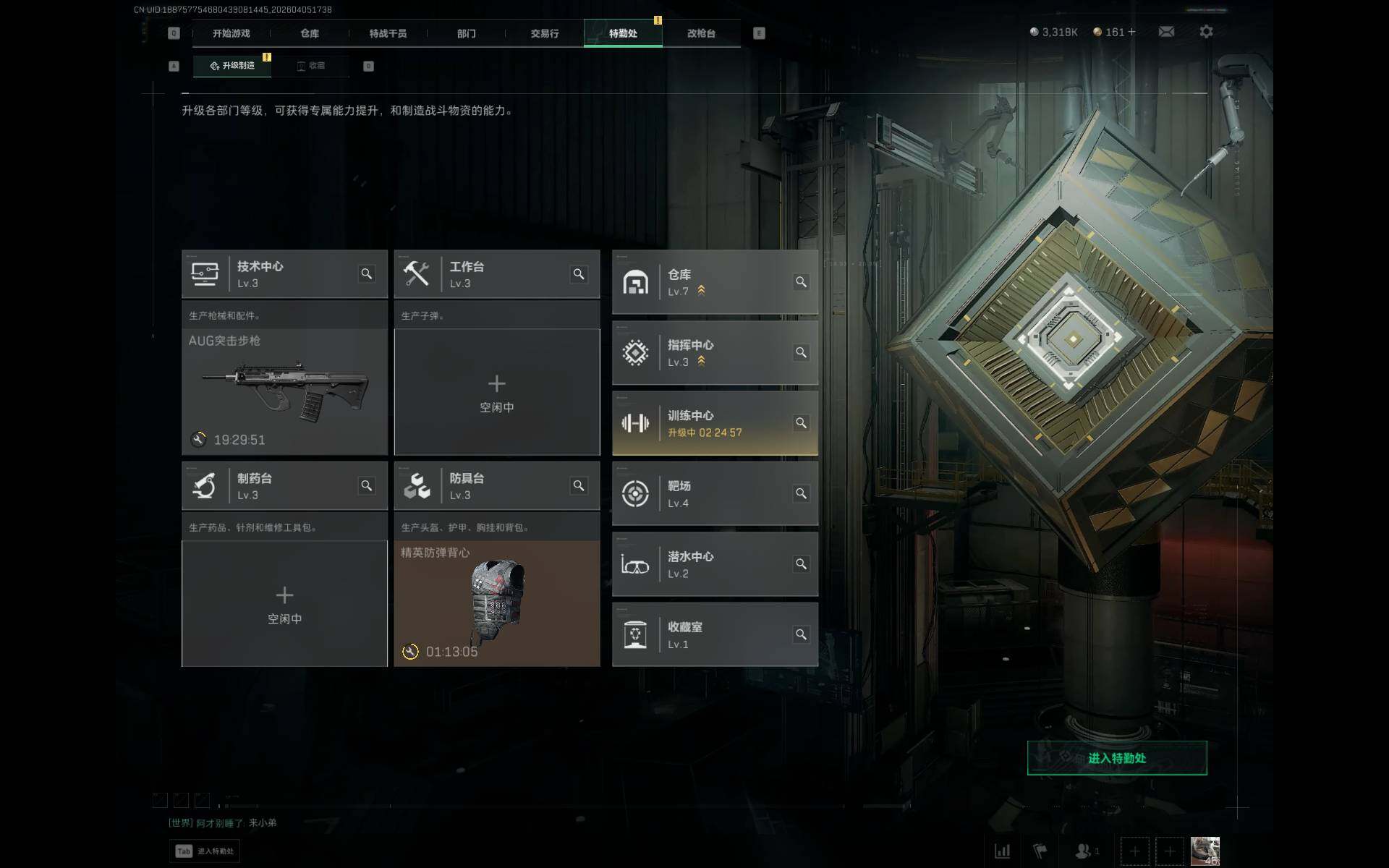The height and width of the screenshot is (868, 1389).
Task: Select the 精英防弹背心 crafting slot
Action: tap(497, 603)
